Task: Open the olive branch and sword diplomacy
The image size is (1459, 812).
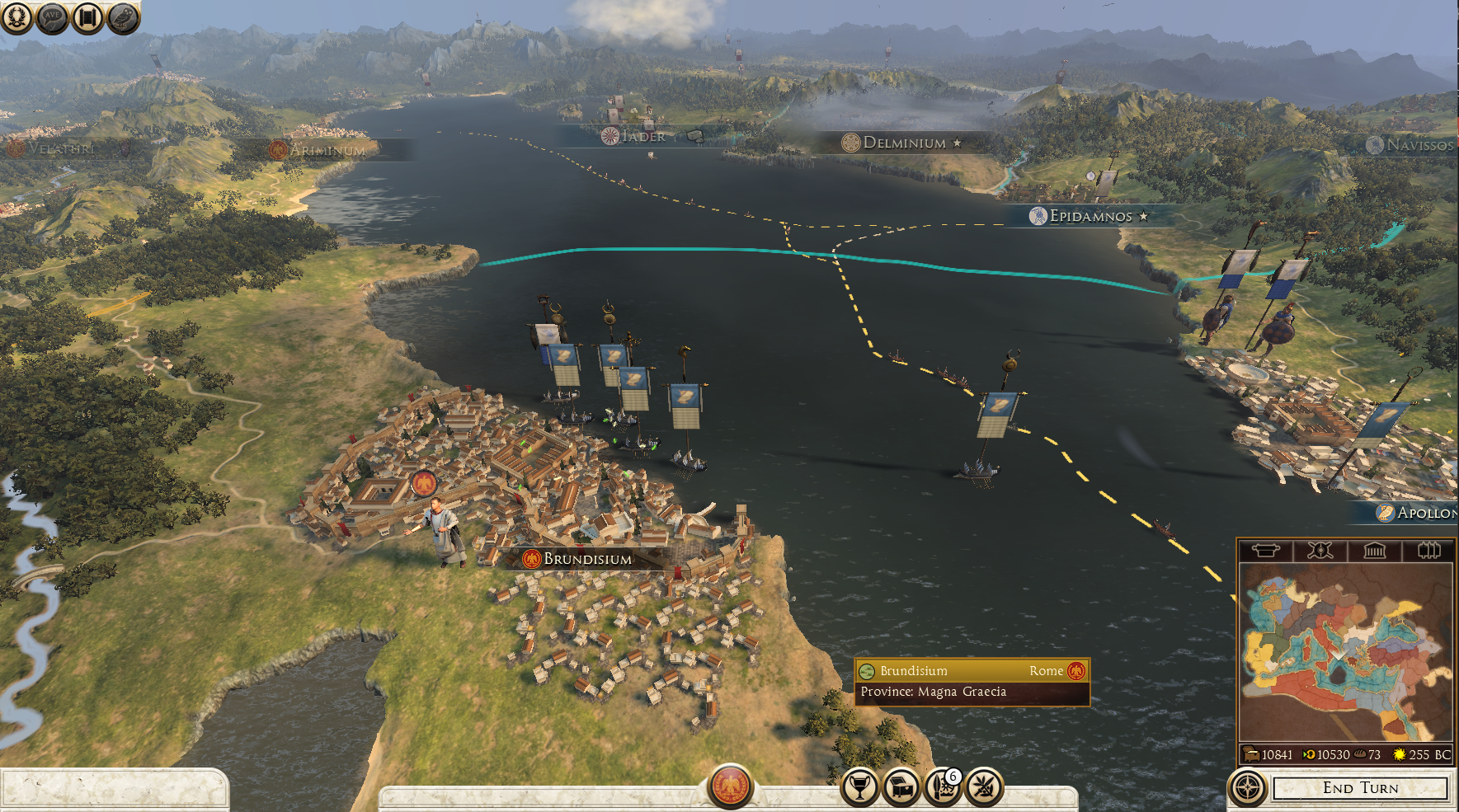Action: tap(984, 787)
